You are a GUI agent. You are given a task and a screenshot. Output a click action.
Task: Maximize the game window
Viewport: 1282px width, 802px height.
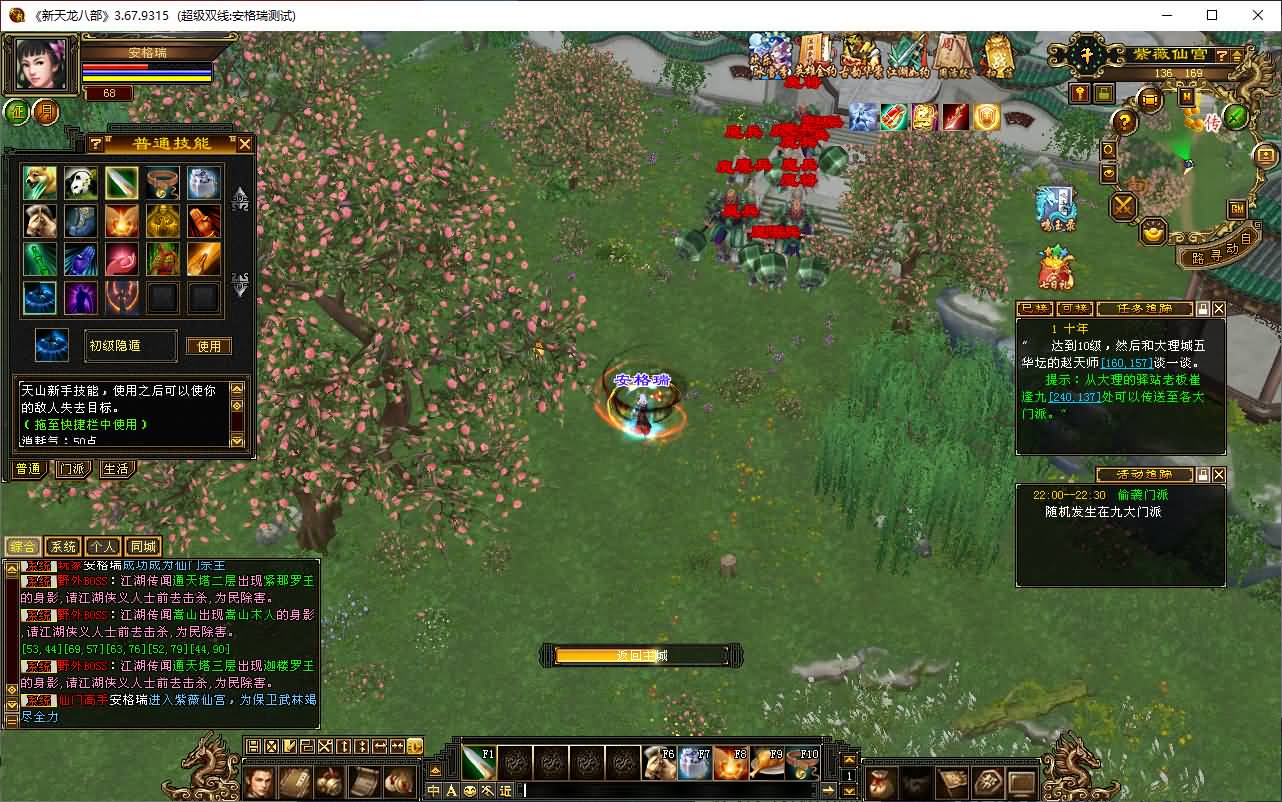[x=1212, y=15]
